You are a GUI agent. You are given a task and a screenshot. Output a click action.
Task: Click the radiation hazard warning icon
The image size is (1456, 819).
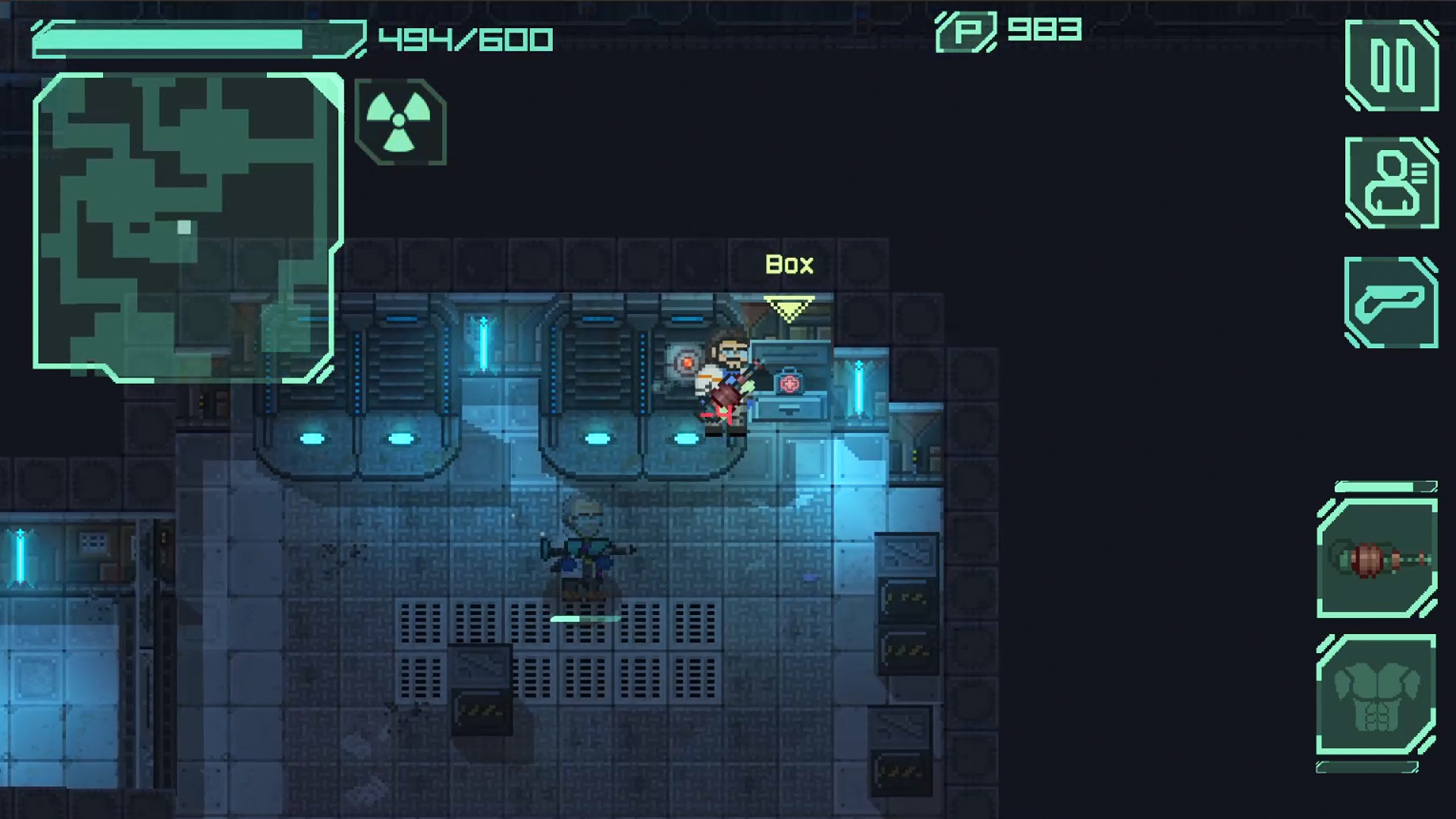pos(398,120)
